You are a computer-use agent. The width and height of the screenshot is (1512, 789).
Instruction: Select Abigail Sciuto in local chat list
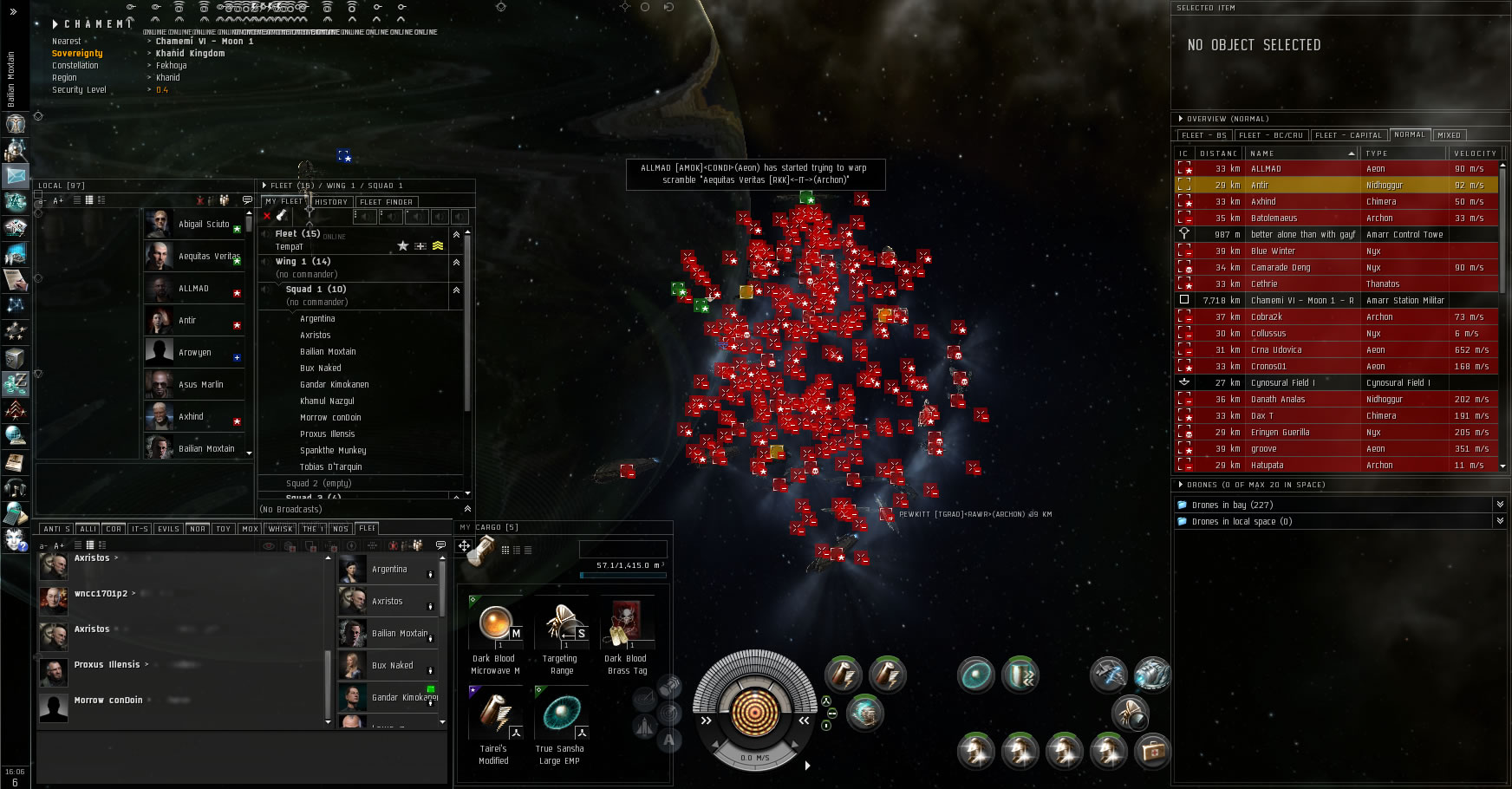203,224
